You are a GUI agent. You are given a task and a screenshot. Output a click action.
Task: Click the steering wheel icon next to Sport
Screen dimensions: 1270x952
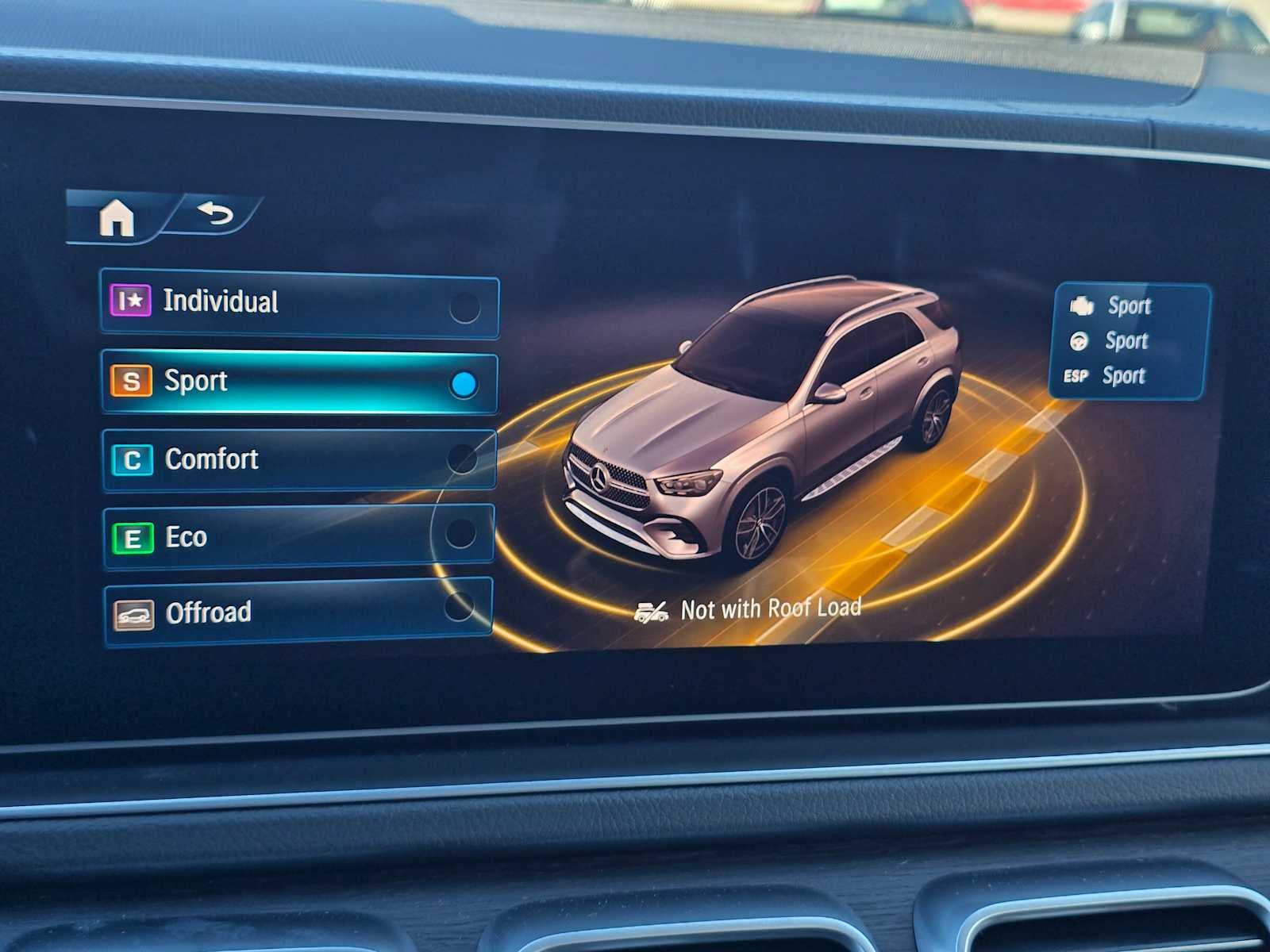click(1079, 341)
